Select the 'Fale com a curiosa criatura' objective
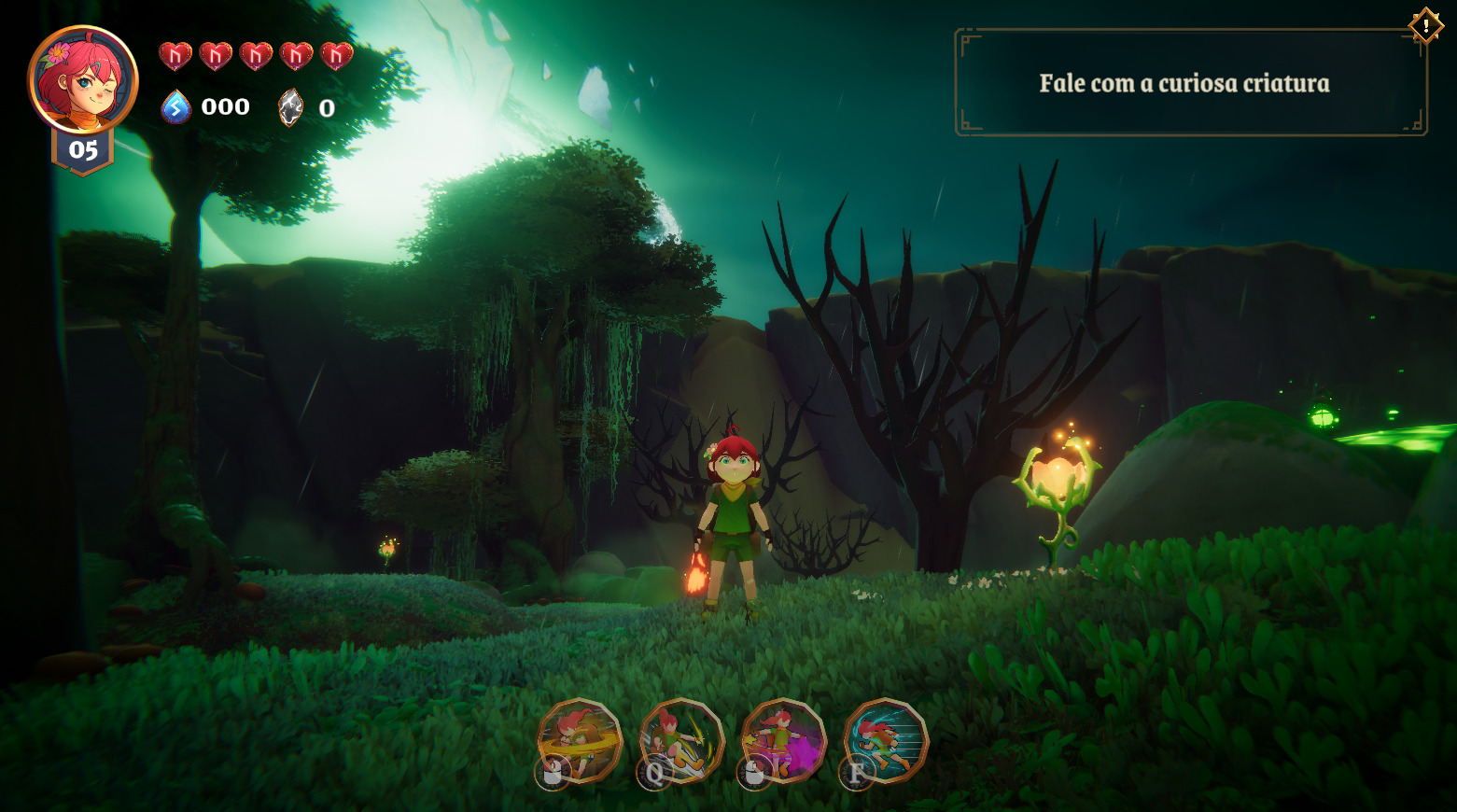This screenshot has height=812, width=1457. pyautogui.click(x=1184, y=84)
